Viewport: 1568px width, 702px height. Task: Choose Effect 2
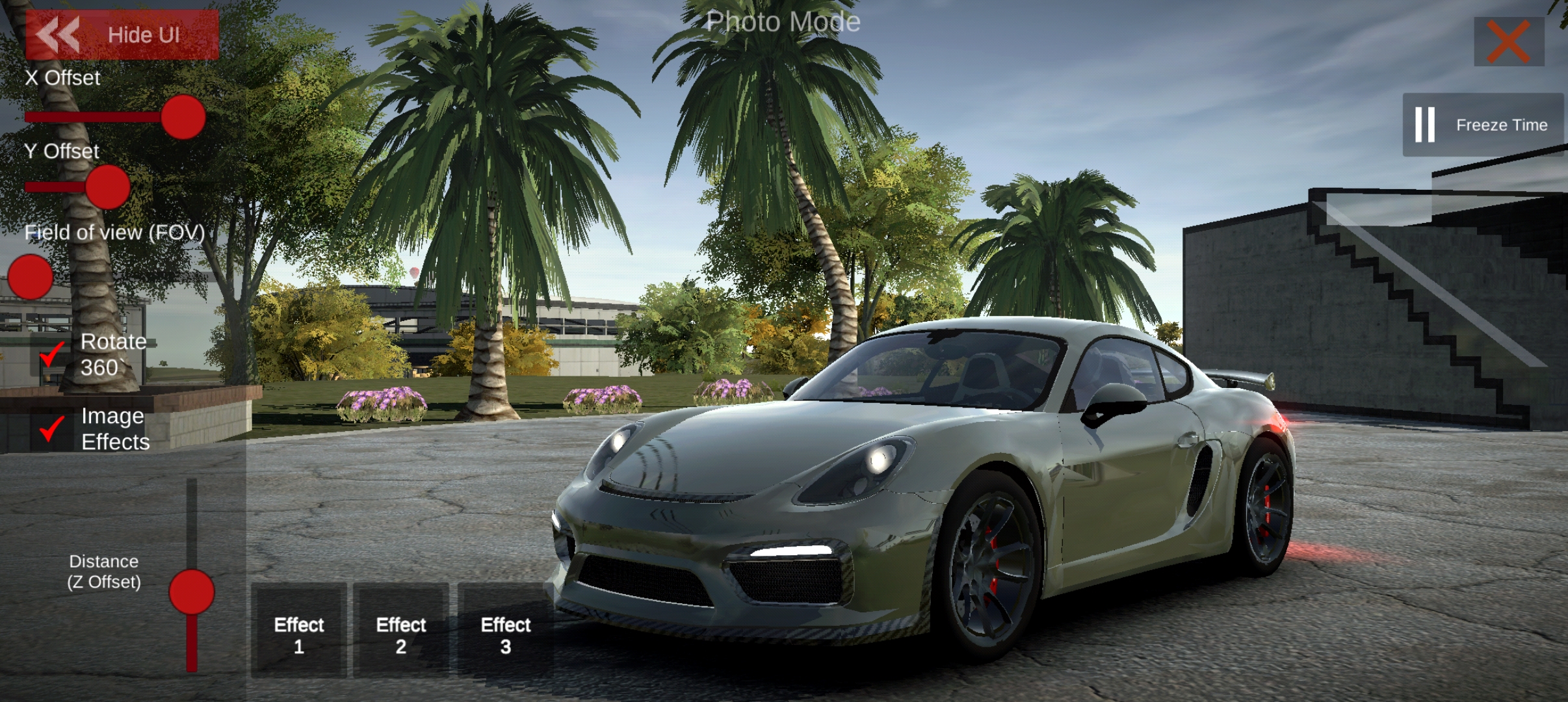pos(401,634)
